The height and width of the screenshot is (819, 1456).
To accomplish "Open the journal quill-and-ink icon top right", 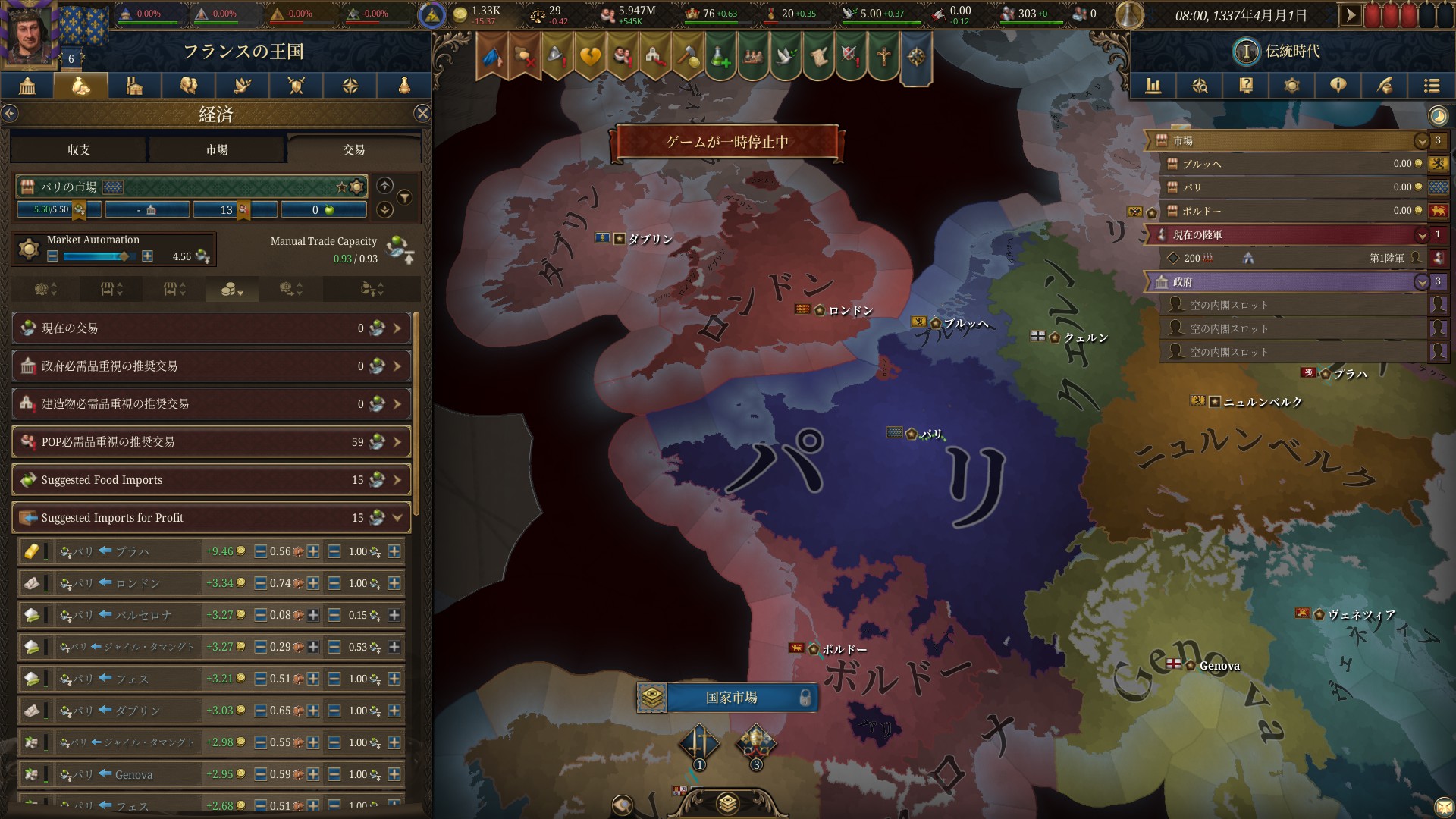I will tap(1385, 86).
